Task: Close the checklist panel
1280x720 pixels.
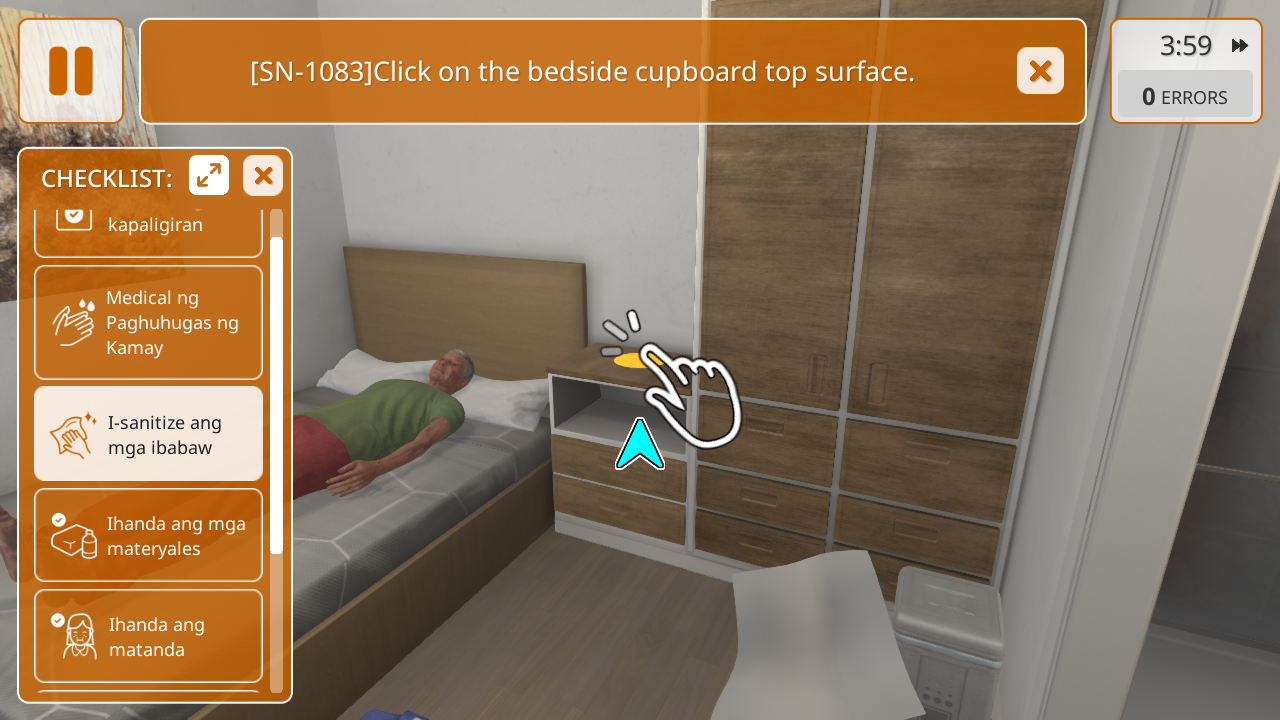Action: [263, 176]
